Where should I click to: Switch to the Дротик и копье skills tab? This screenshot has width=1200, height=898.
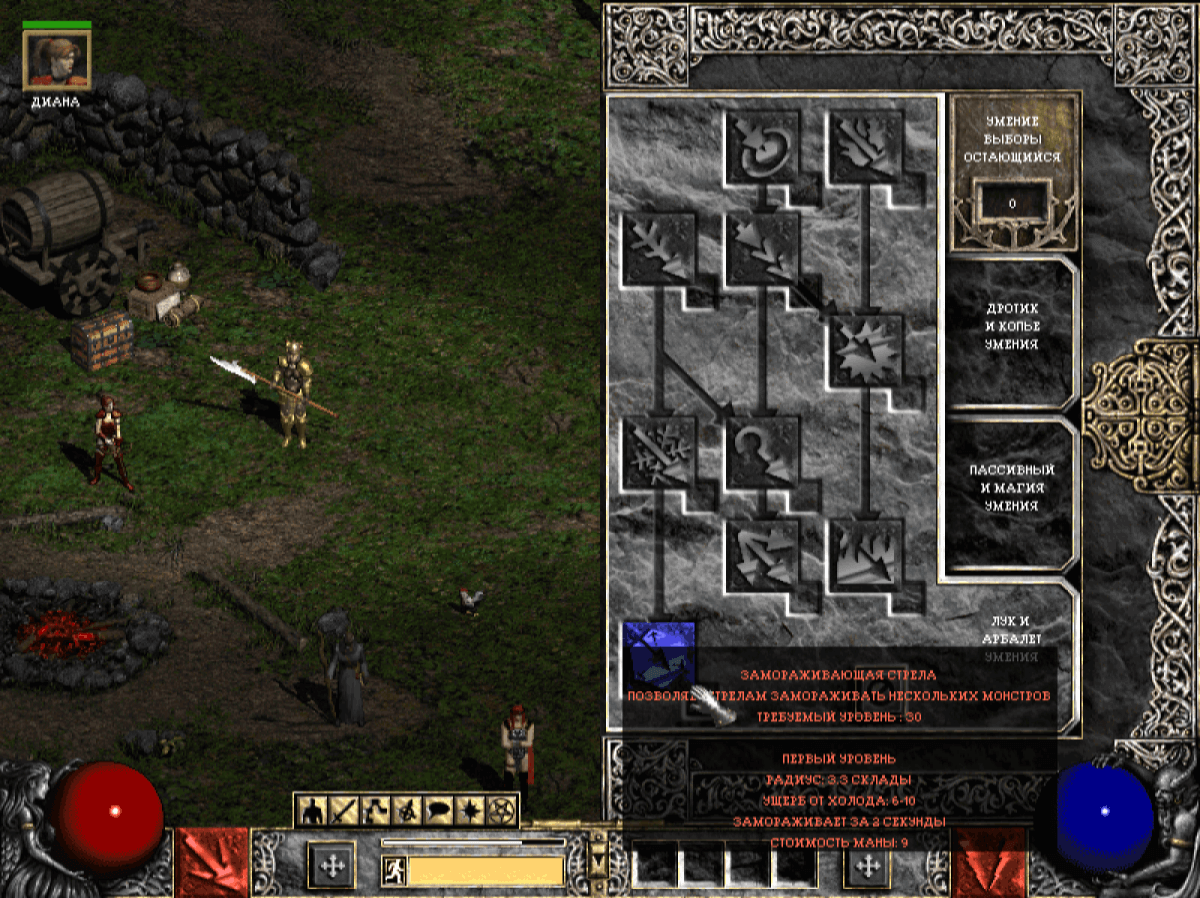[1010, 326]
